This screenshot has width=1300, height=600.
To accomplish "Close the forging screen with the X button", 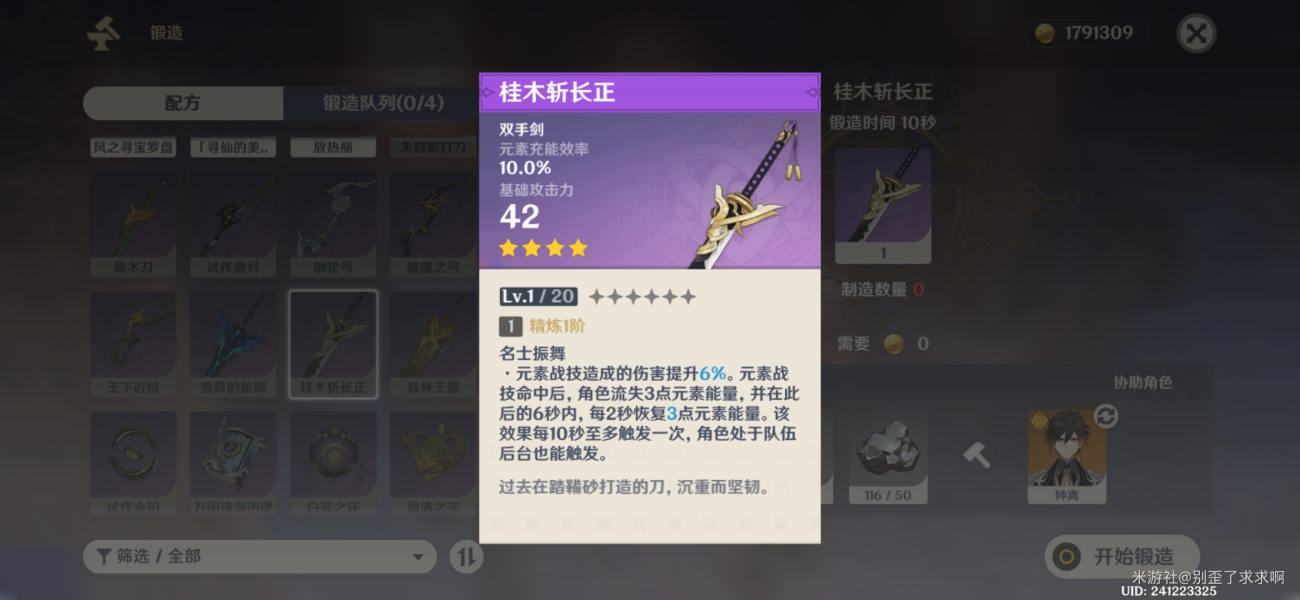I will pyautogui.click(x=1195, y=33).
